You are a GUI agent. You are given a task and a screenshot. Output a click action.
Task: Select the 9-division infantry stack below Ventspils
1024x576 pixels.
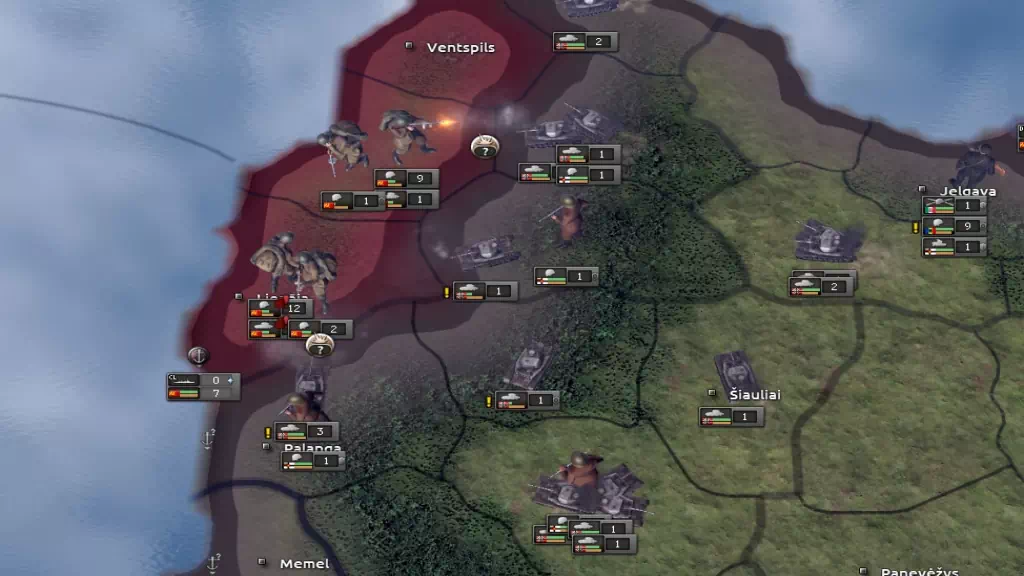click(406, 179)
